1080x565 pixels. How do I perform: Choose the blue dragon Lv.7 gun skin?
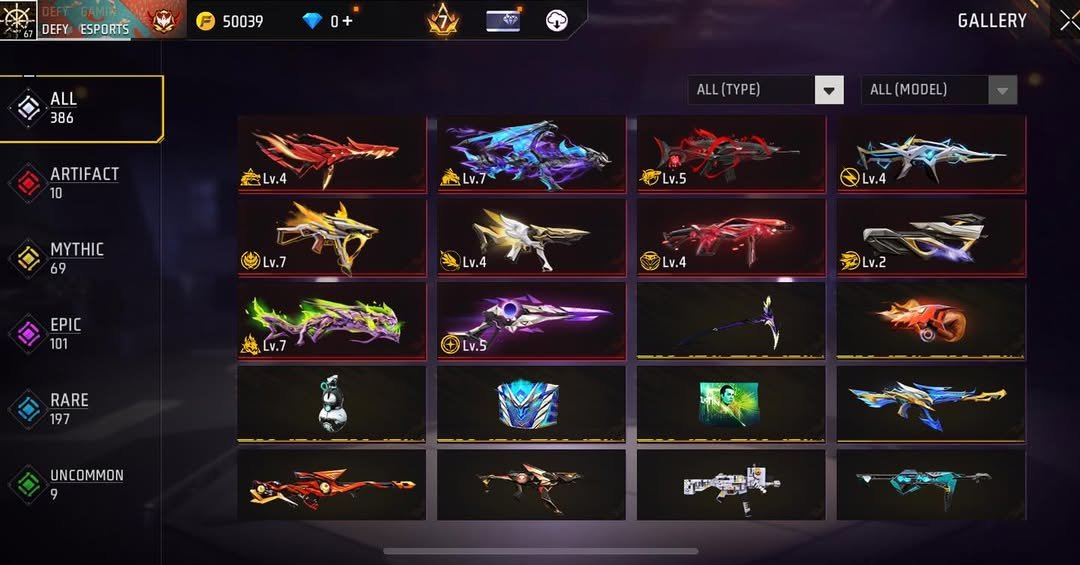click(531, 153)
